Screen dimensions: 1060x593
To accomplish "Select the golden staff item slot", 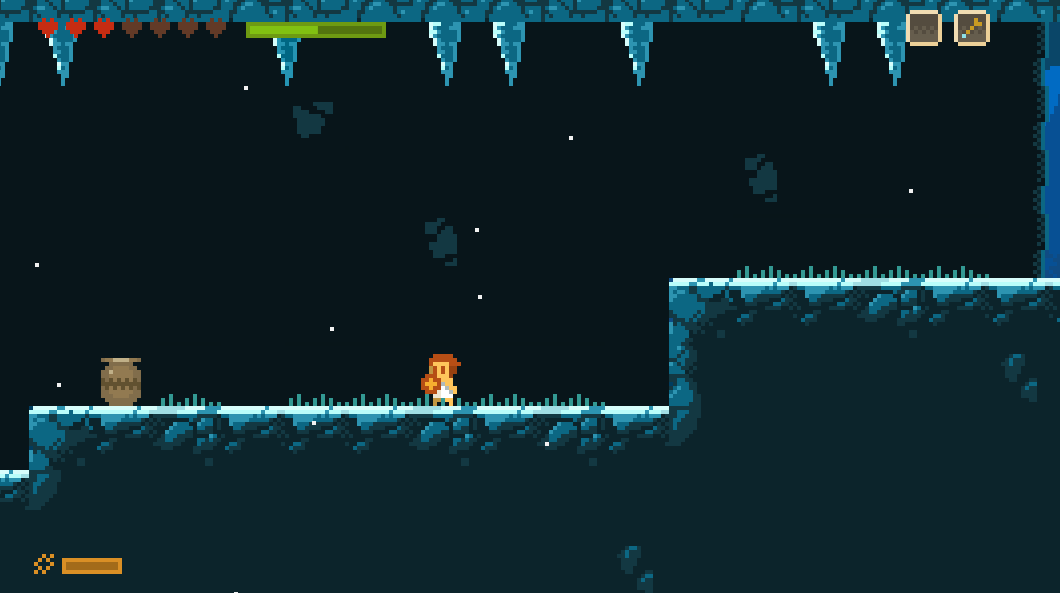I will tap(971, 28).
